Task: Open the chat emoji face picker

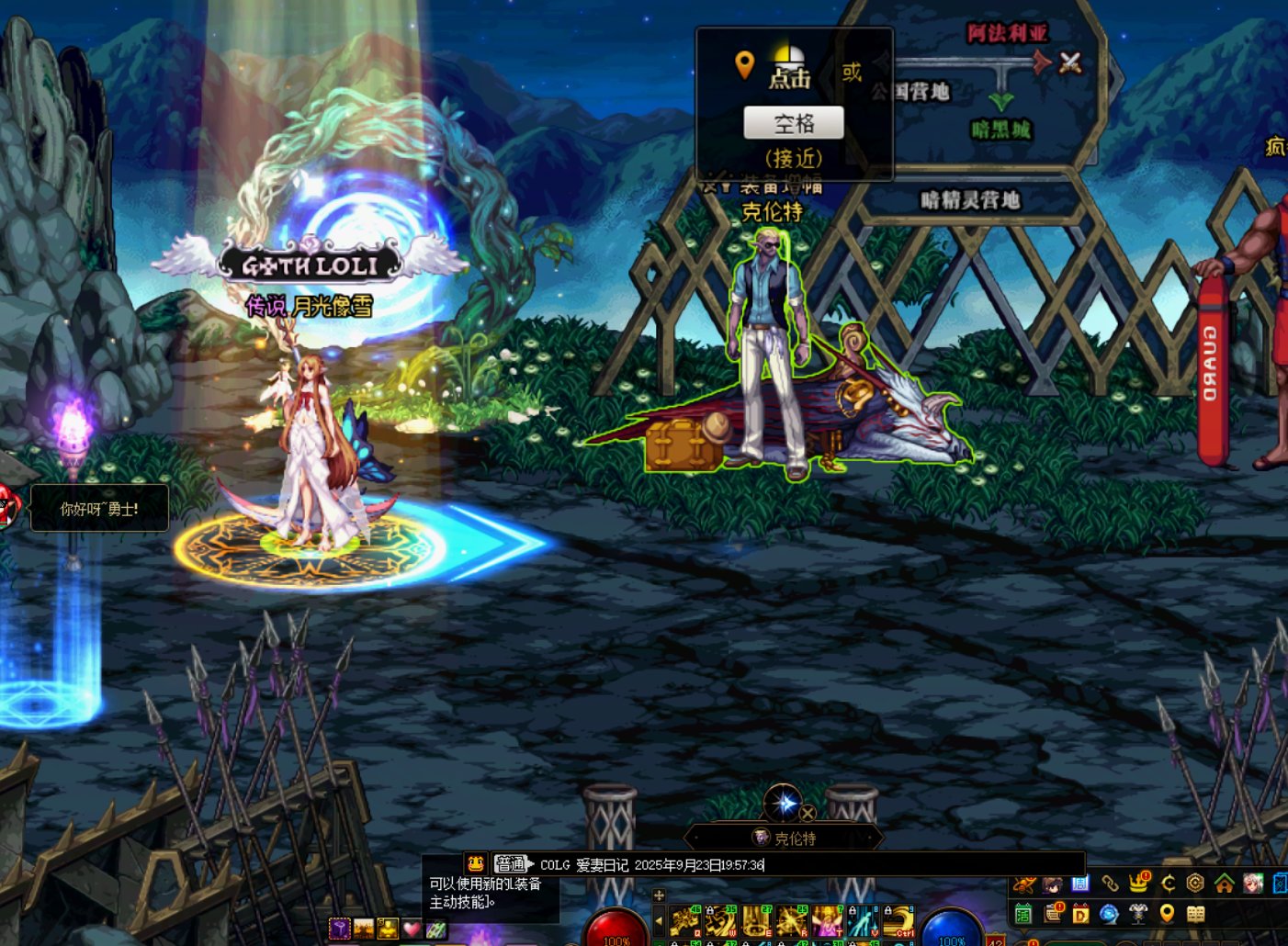Action: (x=475, y=863)
